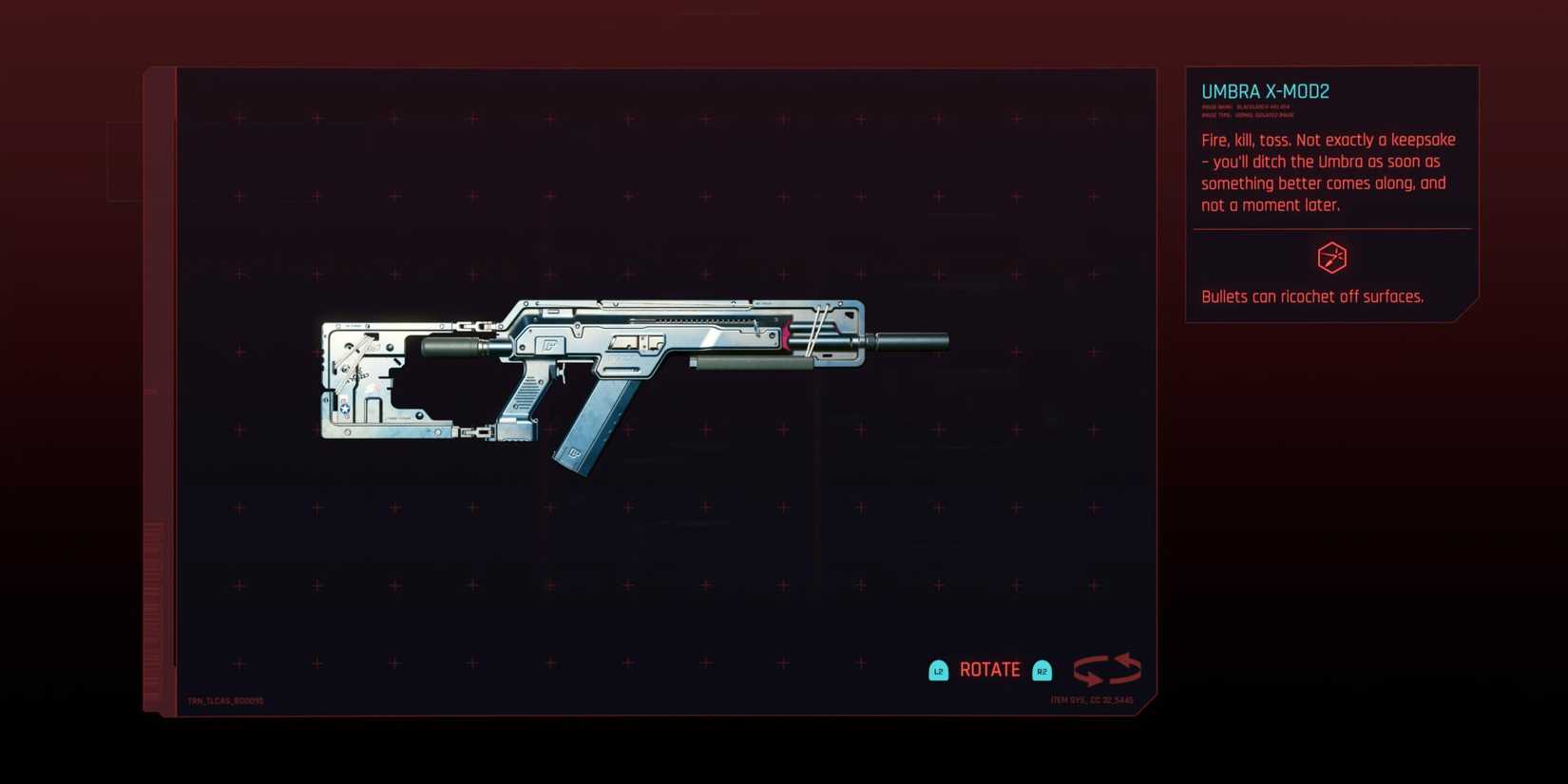The width and height of the screenshot is (1568, 784).
Task: Click the ITEM SYS. CC 32_5445 label
Action: [1091, 698]
